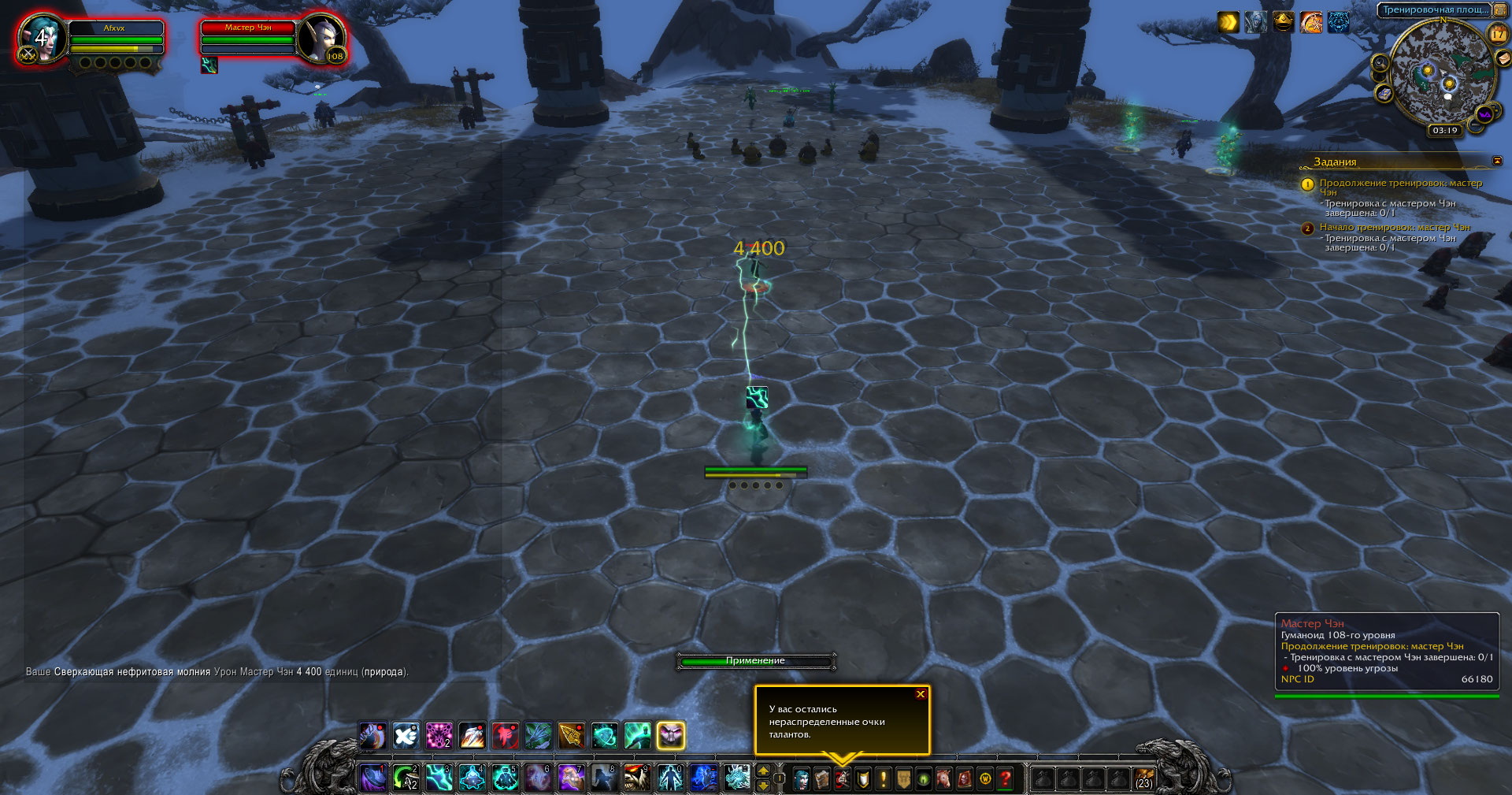The width and height of the screenshot is (1512, 795).
Task: Select the player portrait Afxvx
Action: pos(43,39)
